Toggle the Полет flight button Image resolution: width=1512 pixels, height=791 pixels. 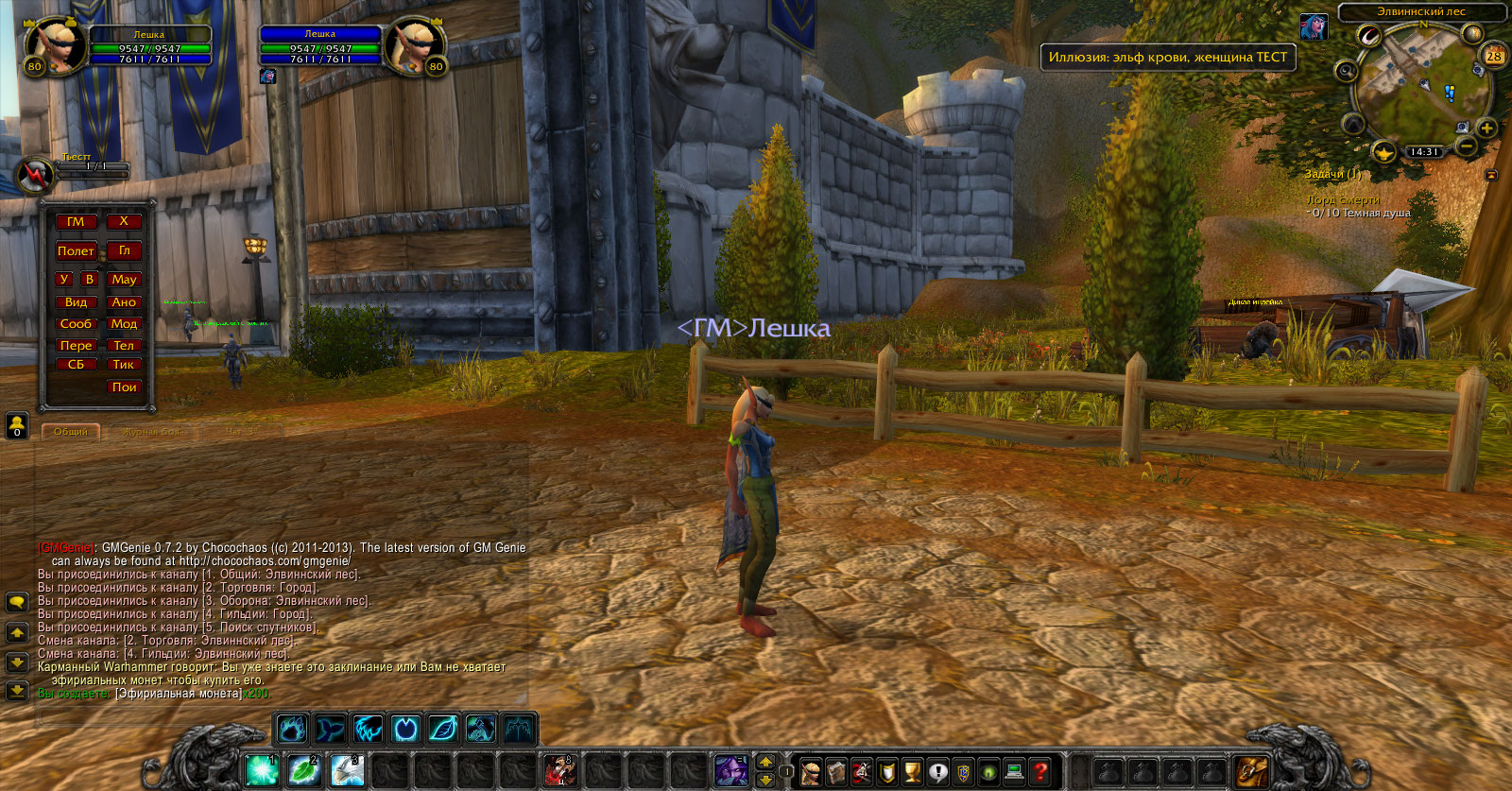[76, 251]
